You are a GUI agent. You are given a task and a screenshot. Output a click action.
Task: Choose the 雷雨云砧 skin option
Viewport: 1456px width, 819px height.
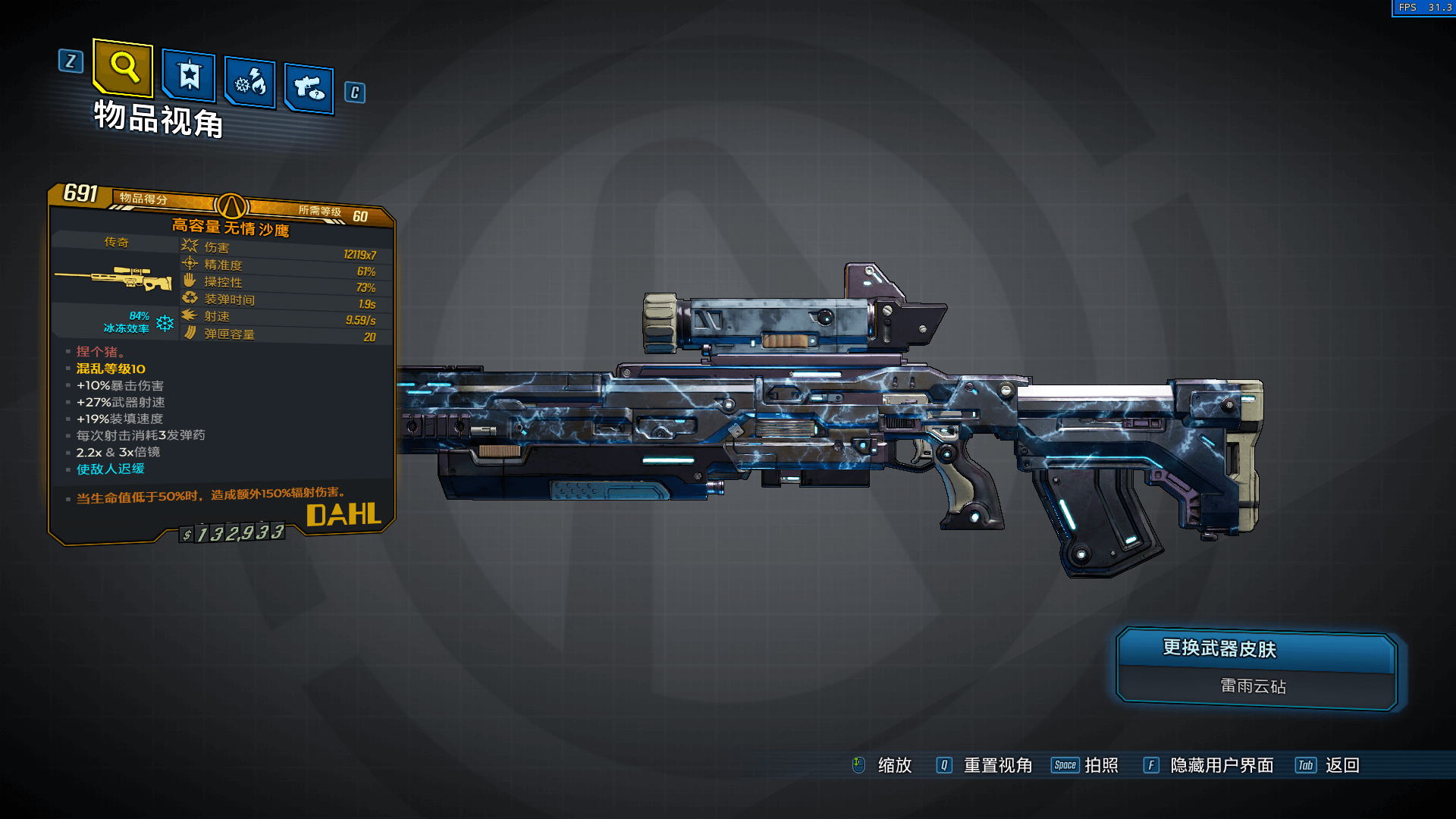tap(1253, 686)
